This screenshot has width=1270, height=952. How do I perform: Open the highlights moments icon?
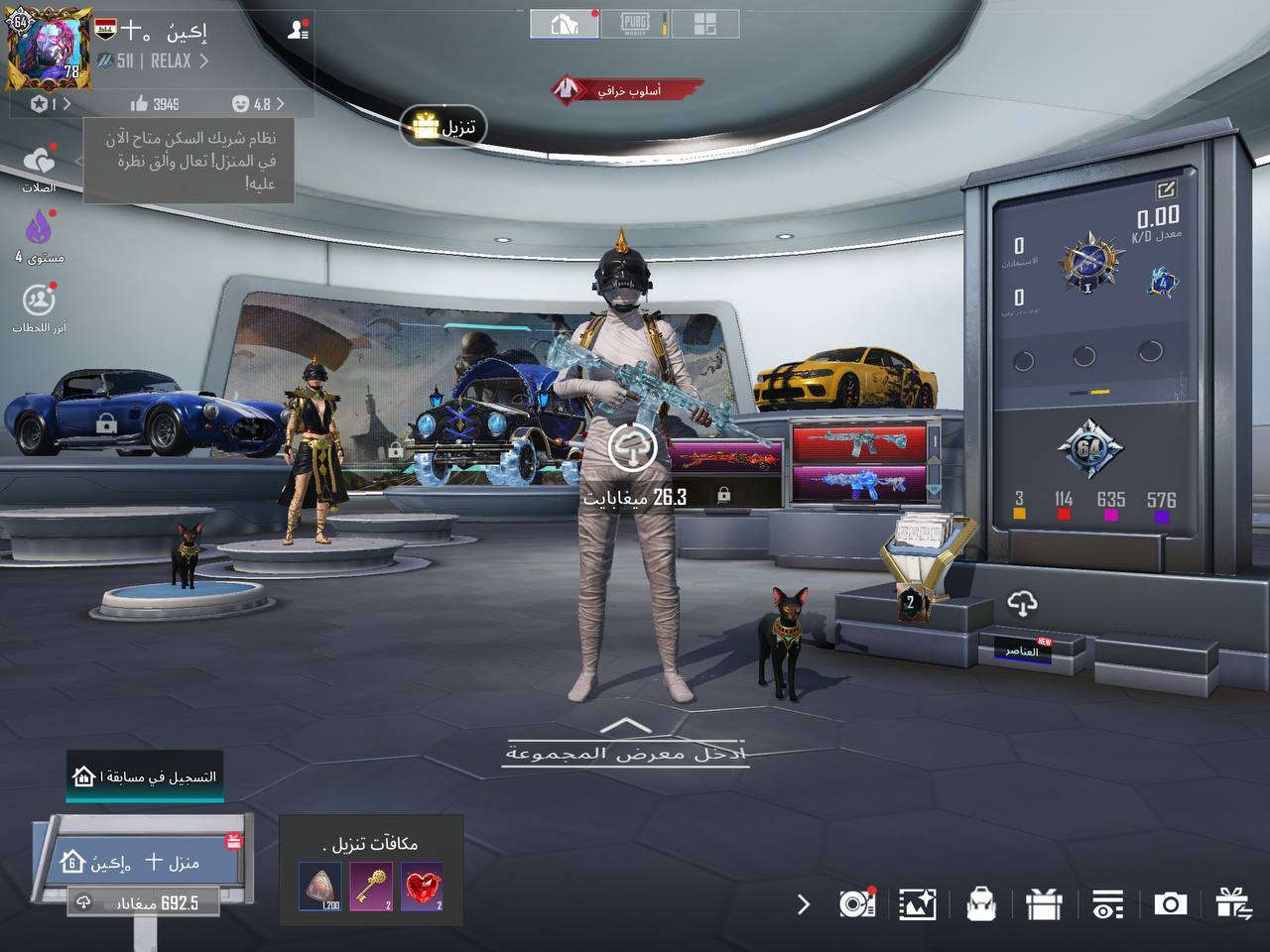pos(39,299)
